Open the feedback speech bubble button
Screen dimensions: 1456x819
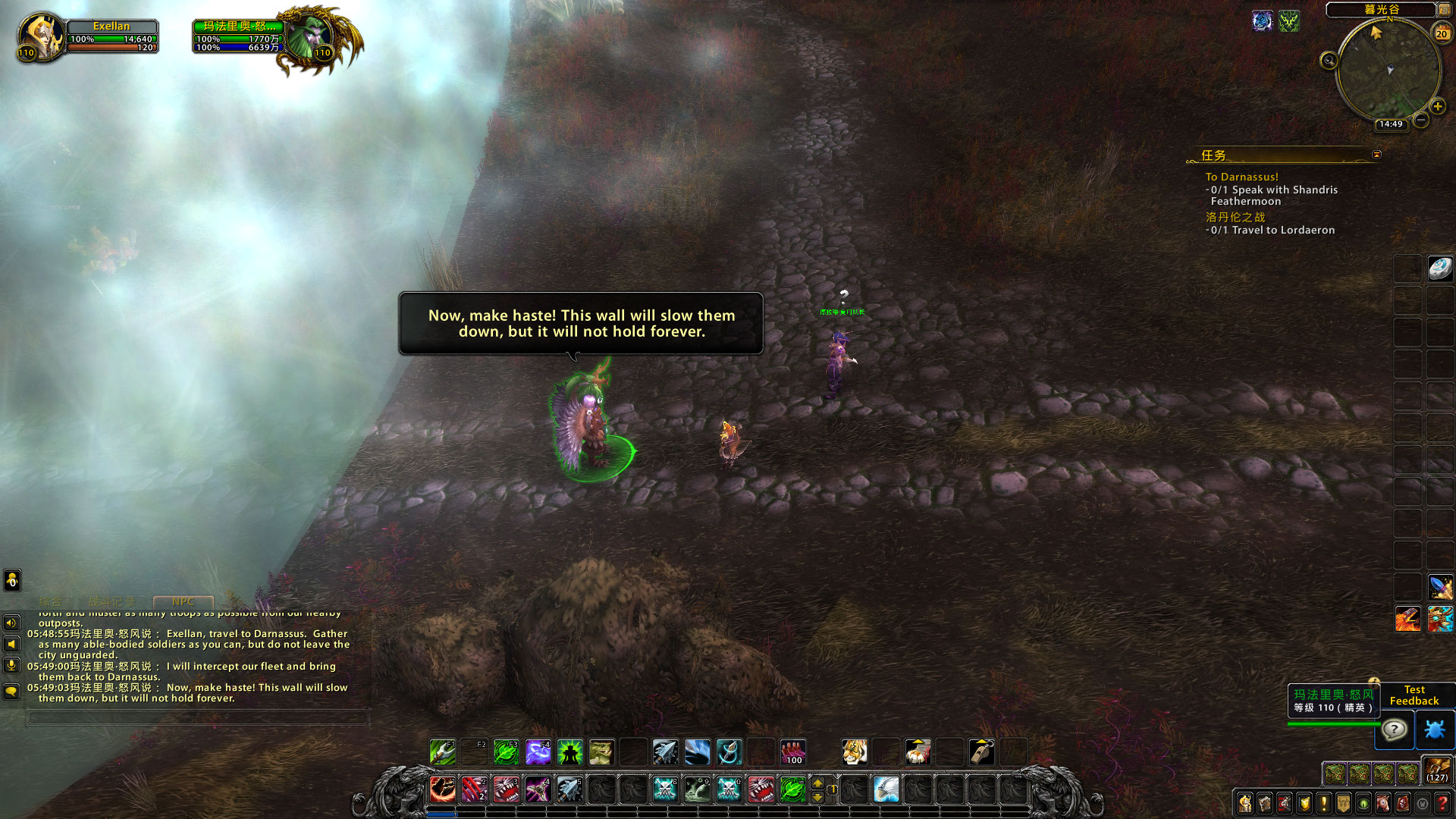1395,730
